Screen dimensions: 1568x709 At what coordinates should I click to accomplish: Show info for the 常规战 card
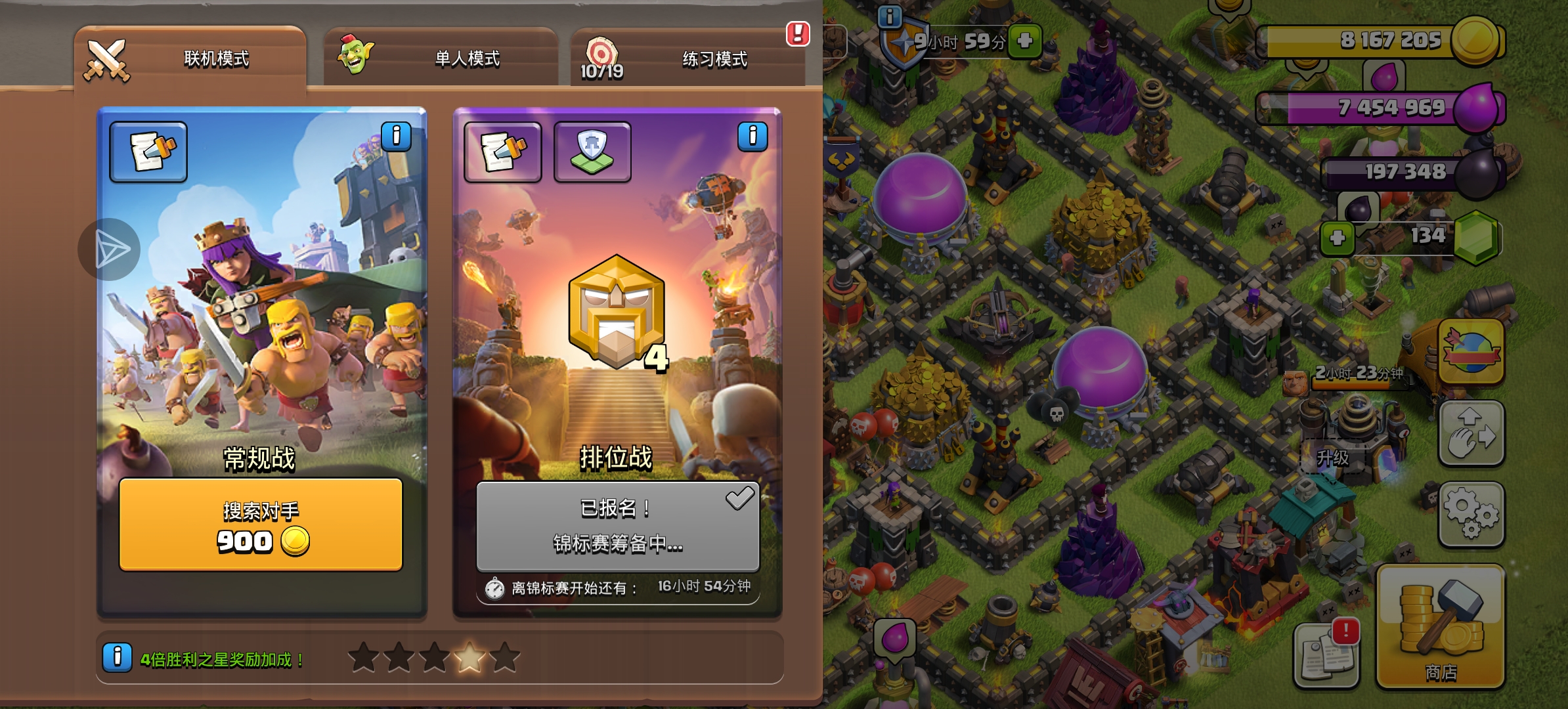[396, 137]
